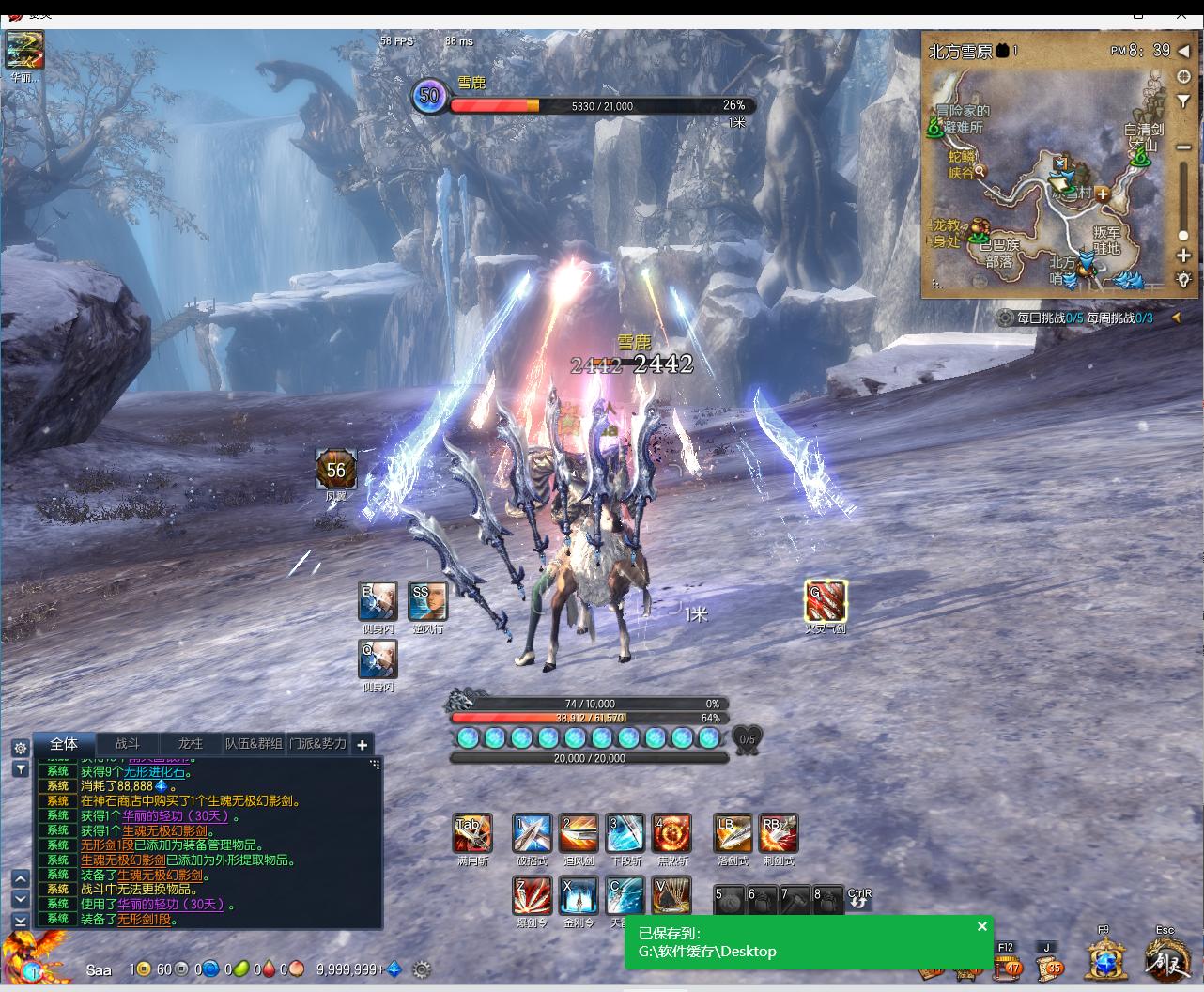The image size is (1204, 992).
Task: Trigger the 追风剑 skill
Action: pos(579,833)
